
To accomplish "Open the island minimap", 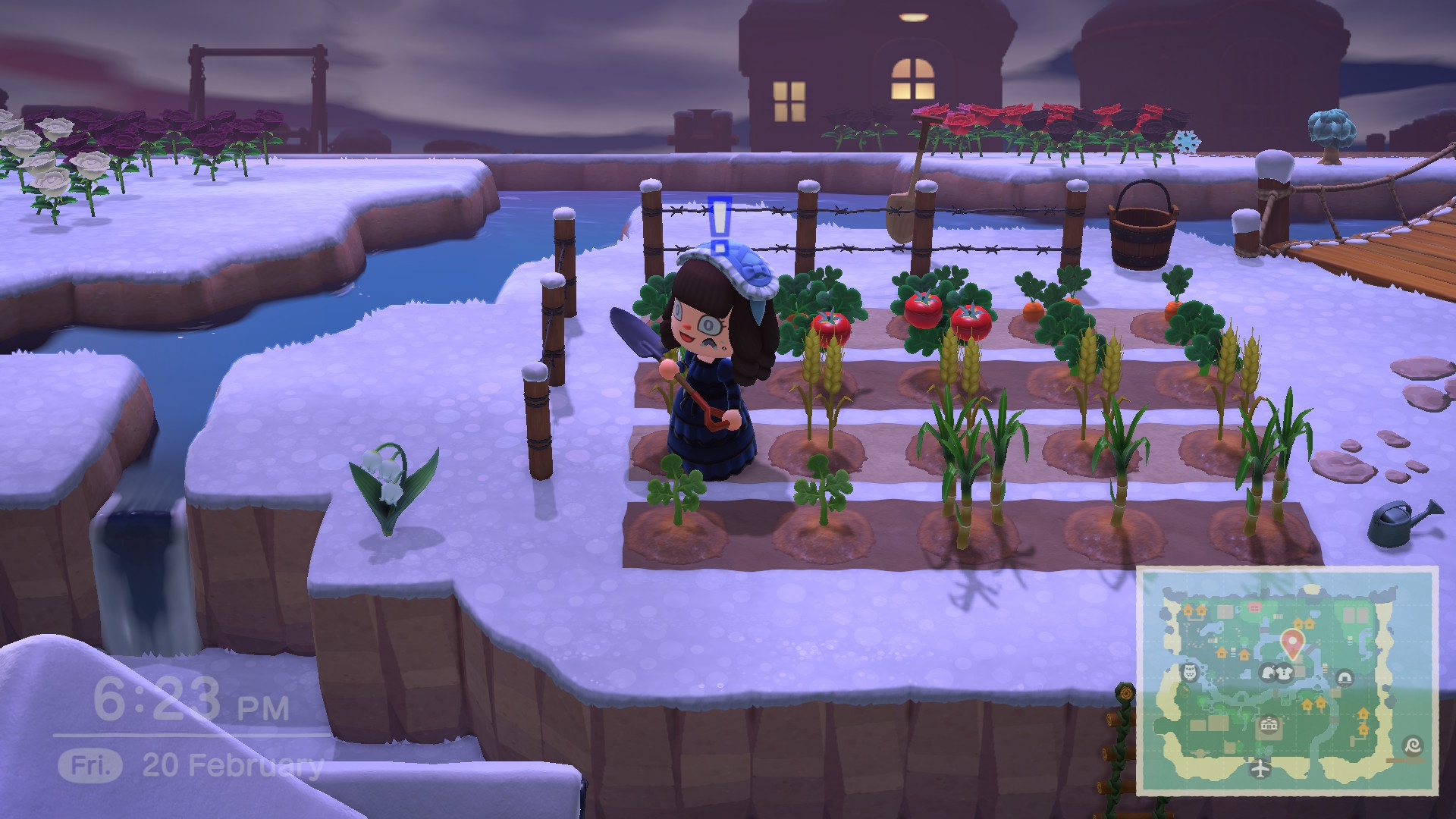I will pyautogui.click(x=1287, y=680).
